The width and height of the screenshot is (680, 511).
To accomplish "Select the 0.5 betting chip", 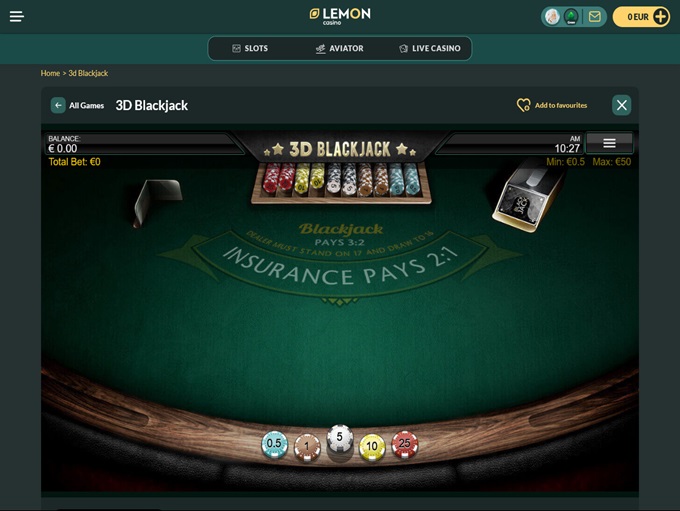I will click(274, 445).
